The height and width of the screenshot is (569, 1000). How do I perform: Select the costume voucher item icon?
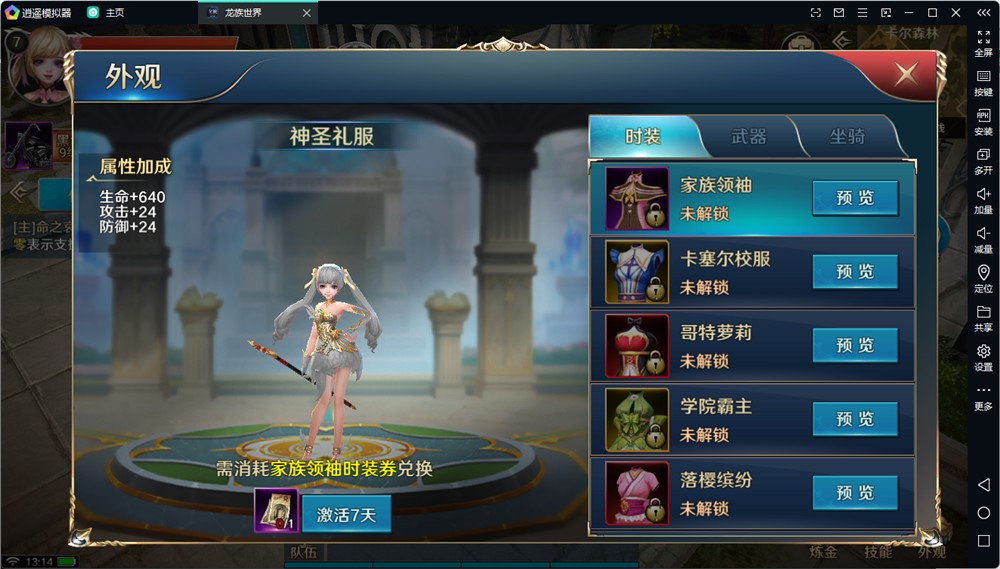tap(276, 510)
